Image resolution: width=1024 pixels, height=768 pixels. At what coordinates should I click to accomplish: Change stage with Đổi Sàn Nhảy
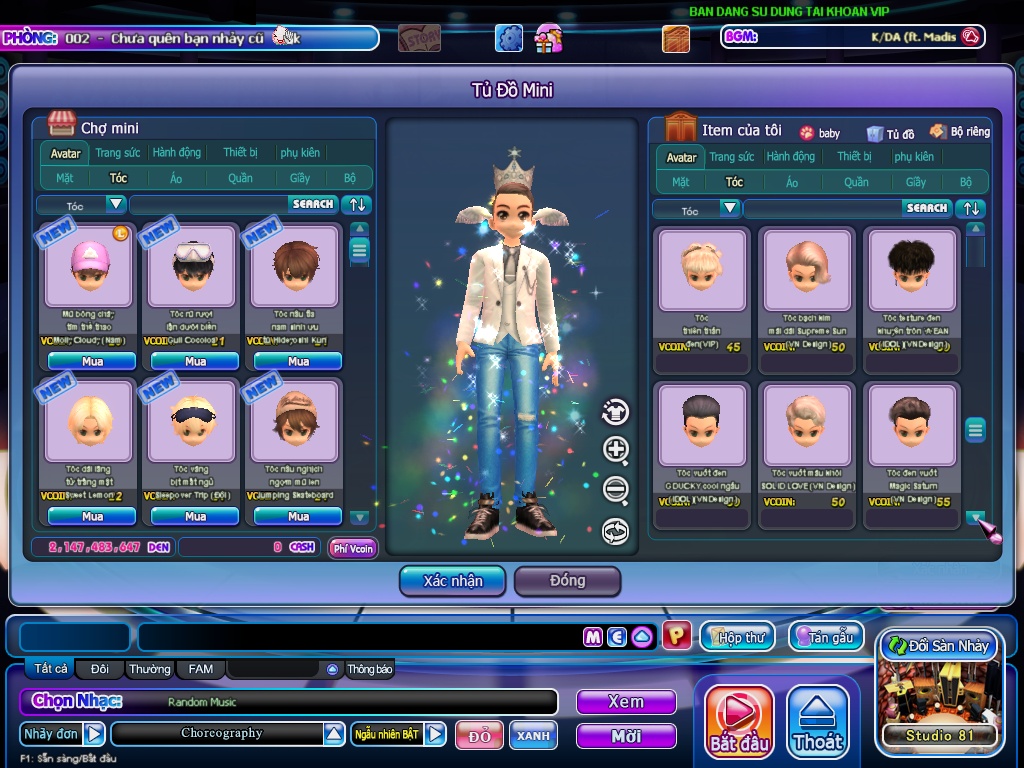coord(939,646)
